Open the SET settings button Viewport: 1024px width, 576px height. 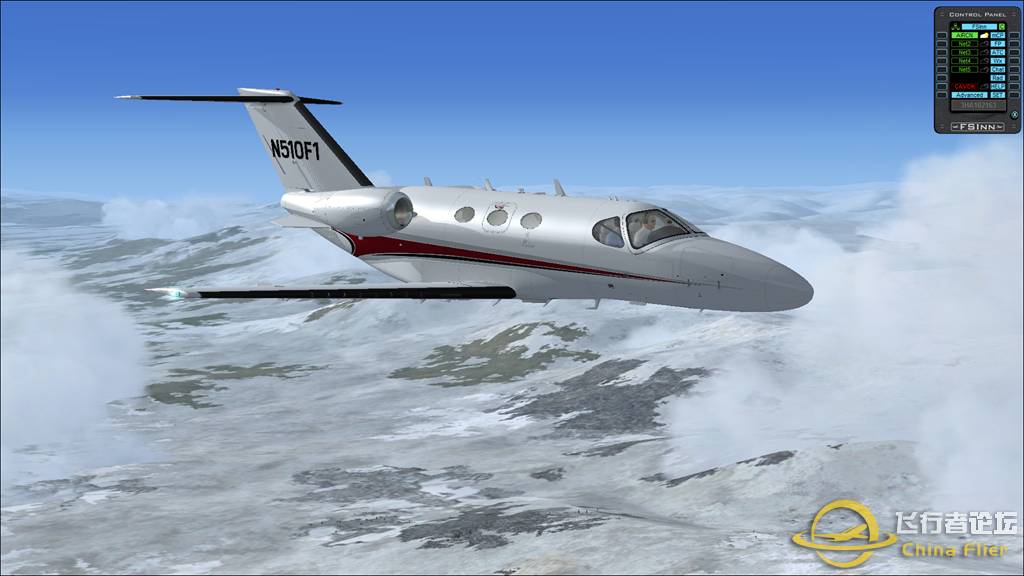click(998, 95)
